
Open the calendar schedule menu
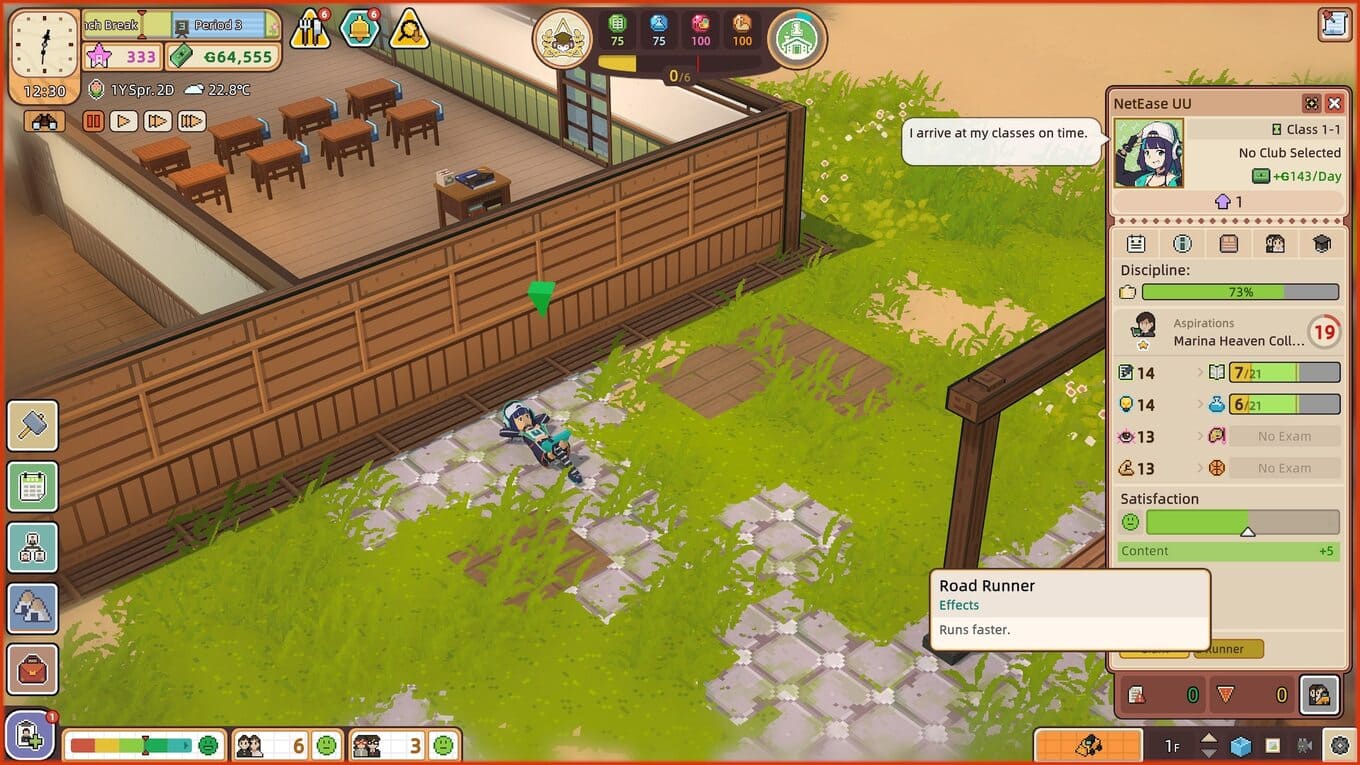(33, 487)
